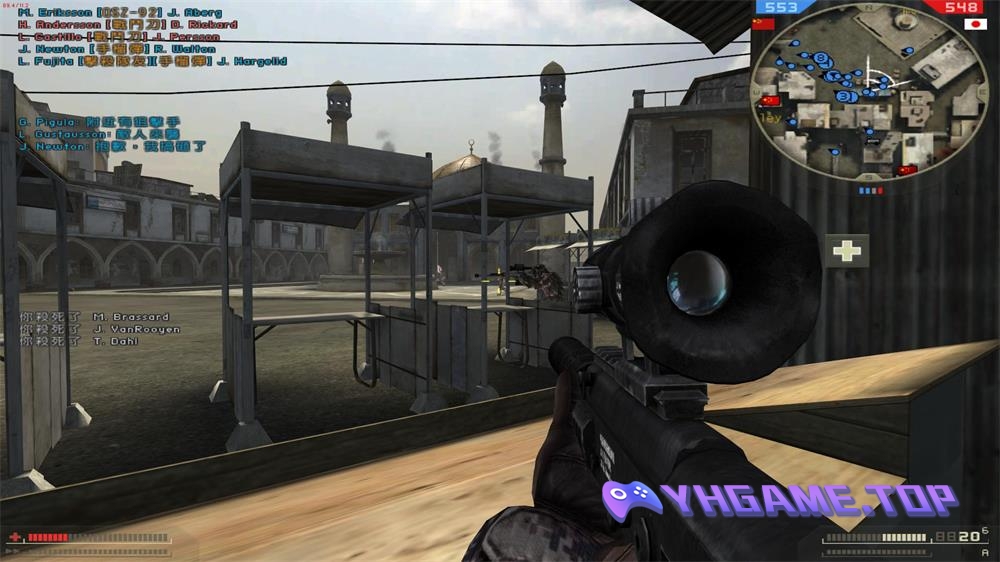This screenshot has height=562, width=1000.
Task: Click the white flag icon beside 548
Action: coord(970,24)
